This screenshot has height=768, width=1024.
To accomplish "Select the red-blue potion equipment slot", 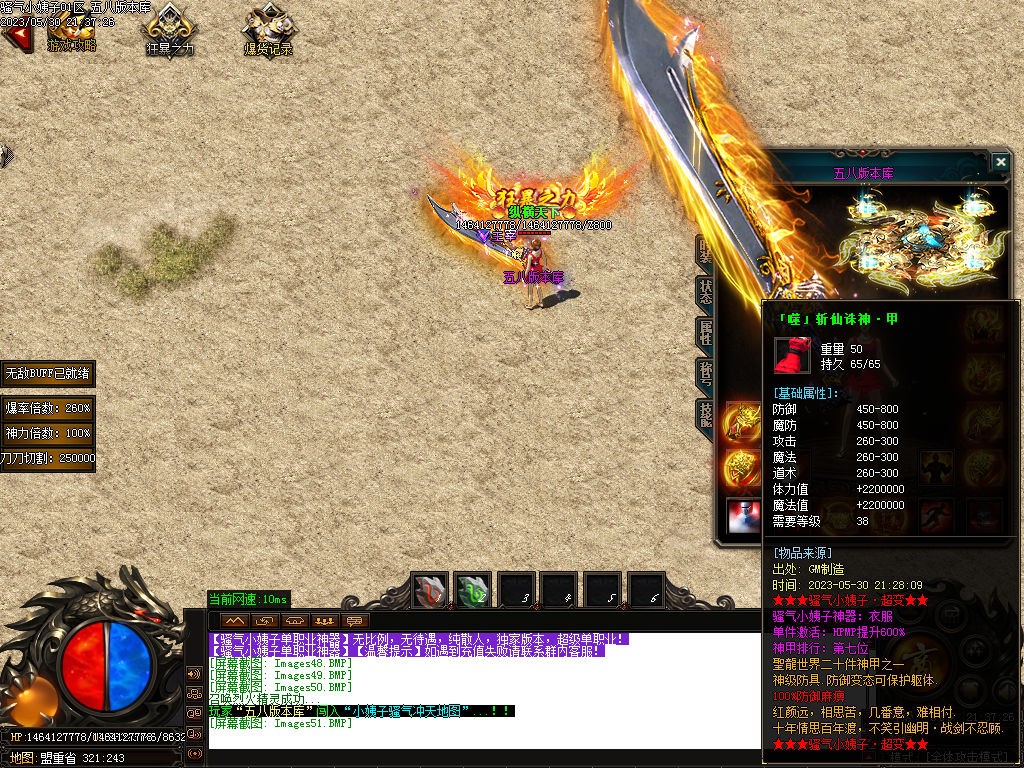I will tap(743, 516).
